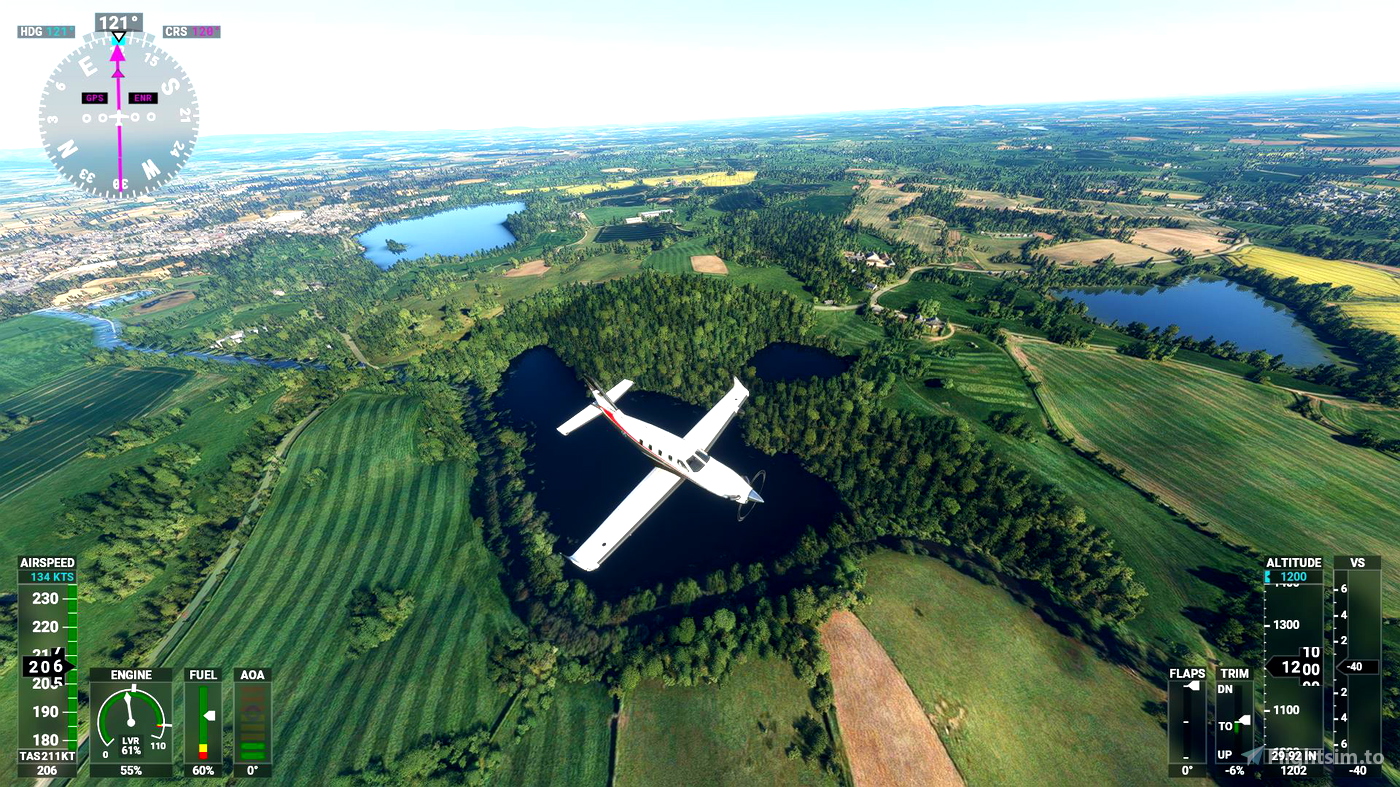Click the flaps position indicator
Screen dimensions: 1400x787
point(1187,722)
